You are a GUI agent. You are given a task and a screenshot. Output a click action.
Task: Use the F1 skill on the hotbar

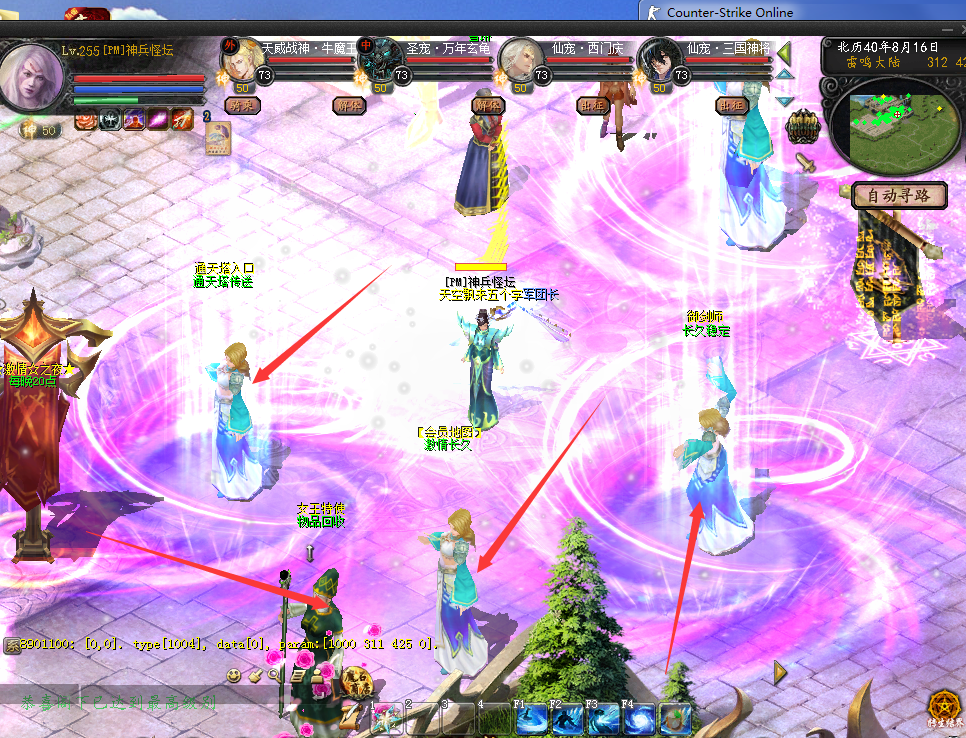point(531,719)
